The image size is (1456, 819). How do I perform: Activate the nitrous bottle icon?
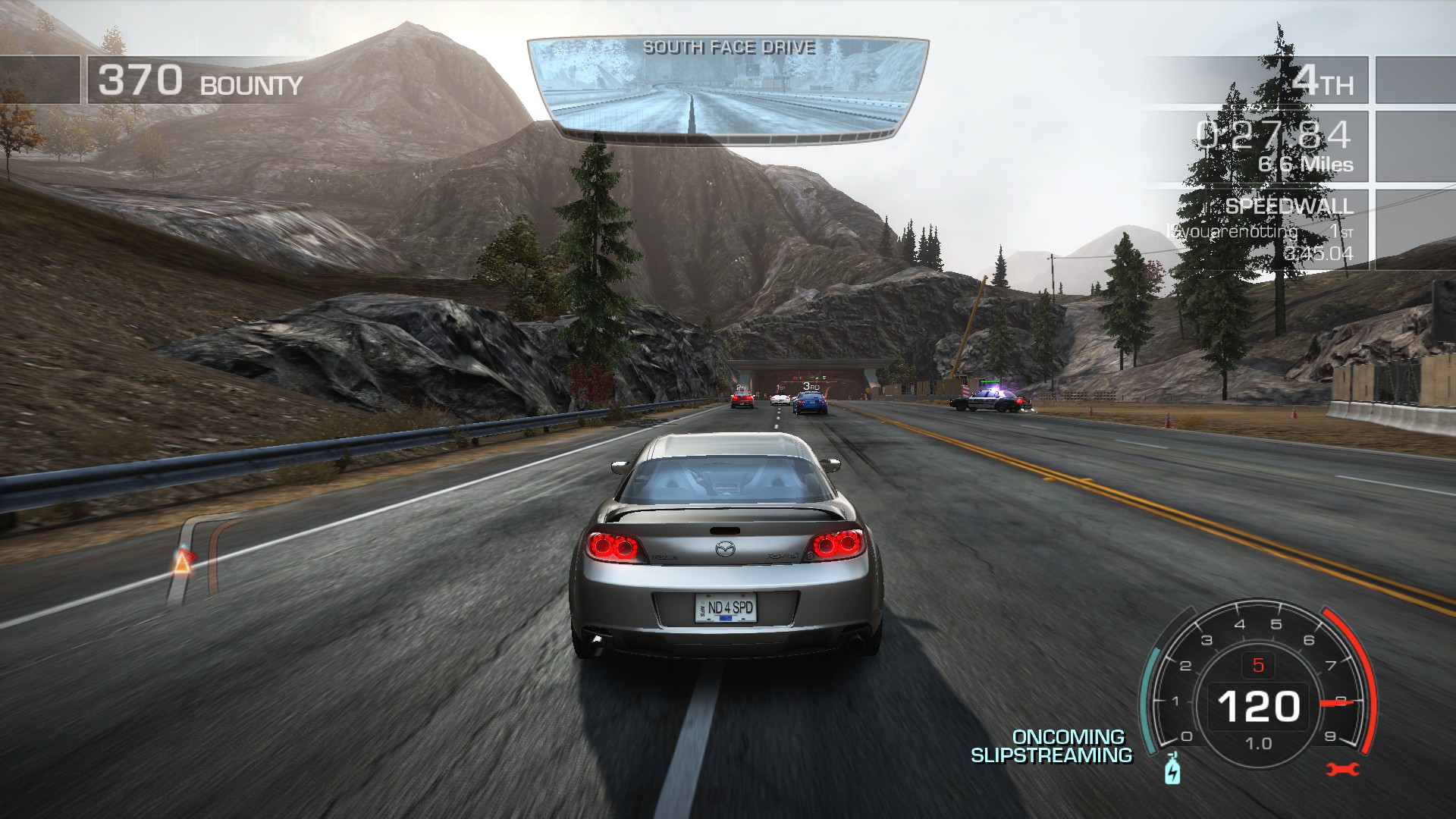coord(1172,770)
